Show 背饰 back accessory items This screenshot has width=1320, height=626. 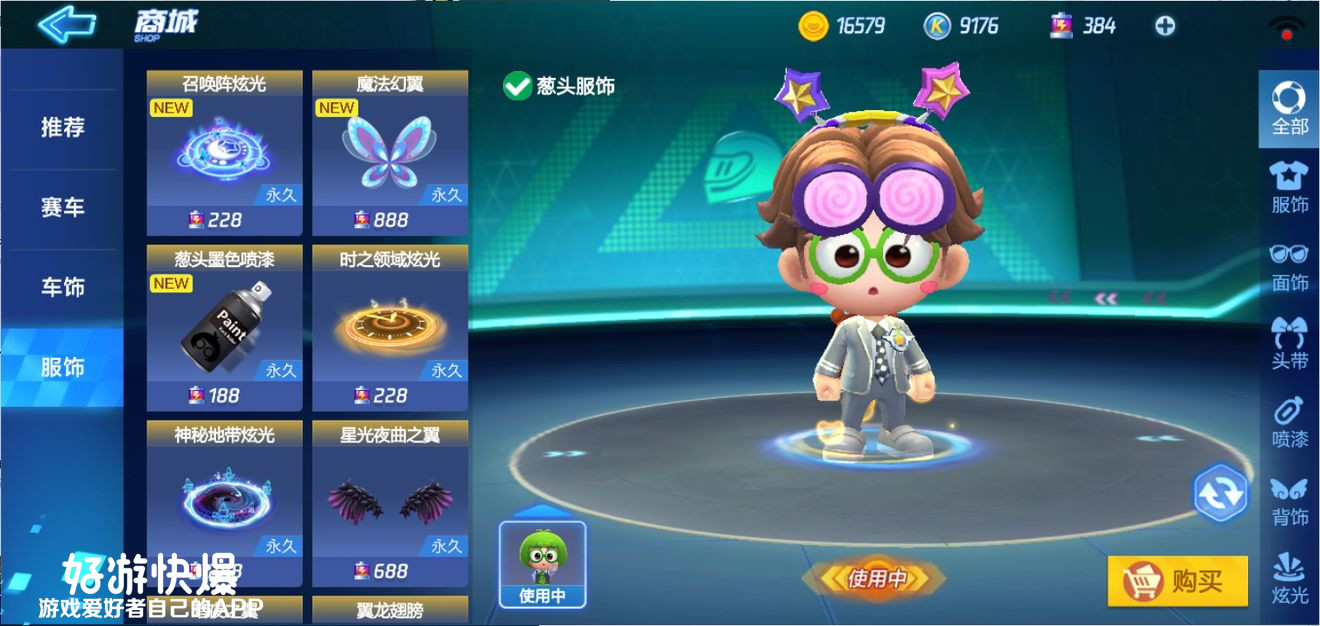1289,500
